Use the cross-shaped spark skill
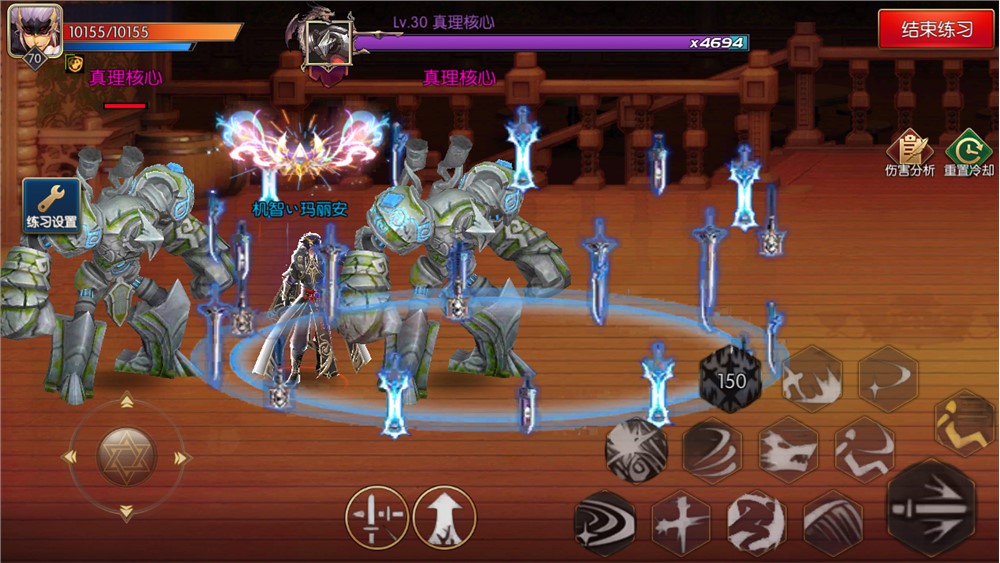 (681, 522)
